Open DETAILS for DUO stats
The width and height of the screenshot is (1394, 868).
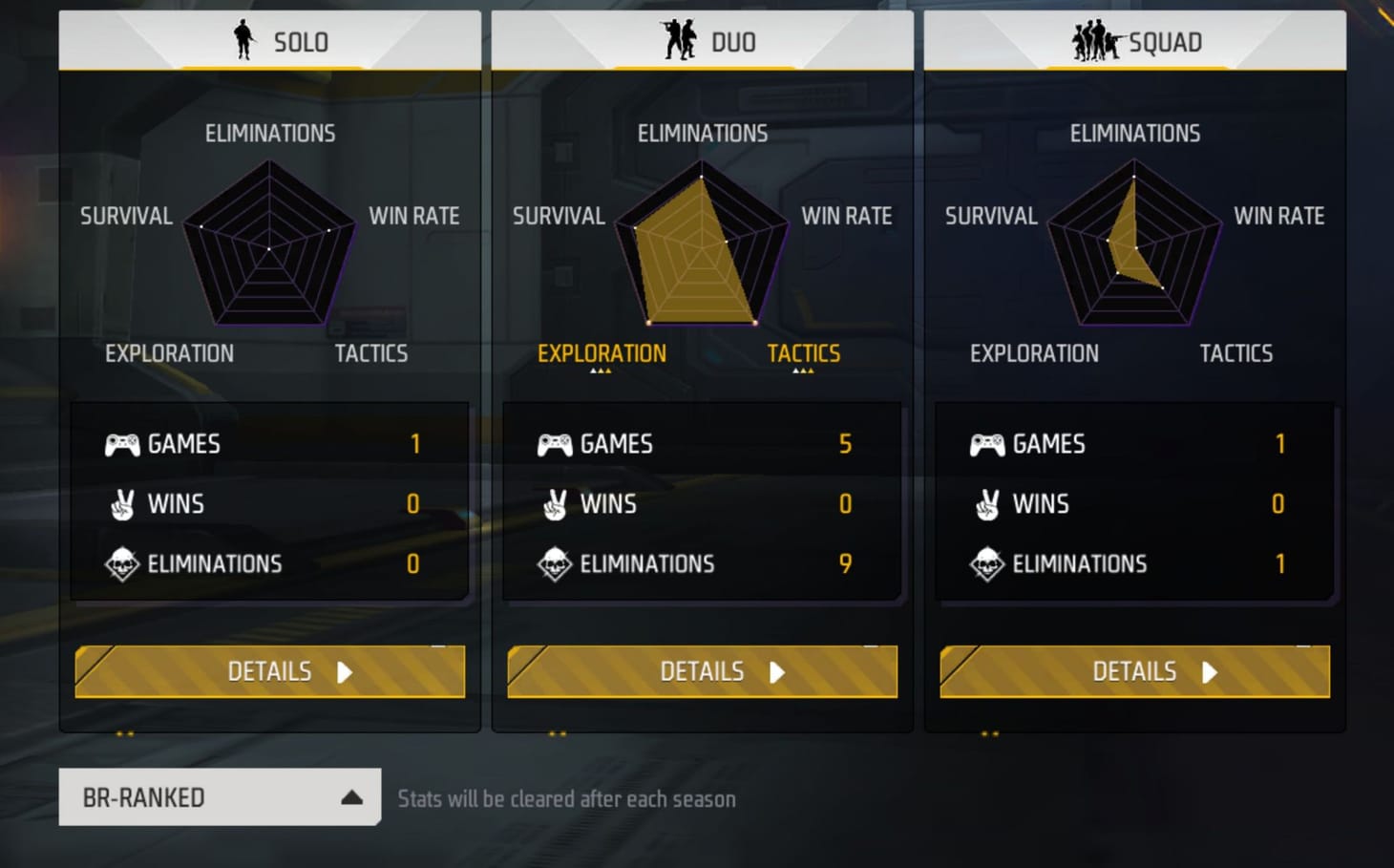tap(702, 671)
